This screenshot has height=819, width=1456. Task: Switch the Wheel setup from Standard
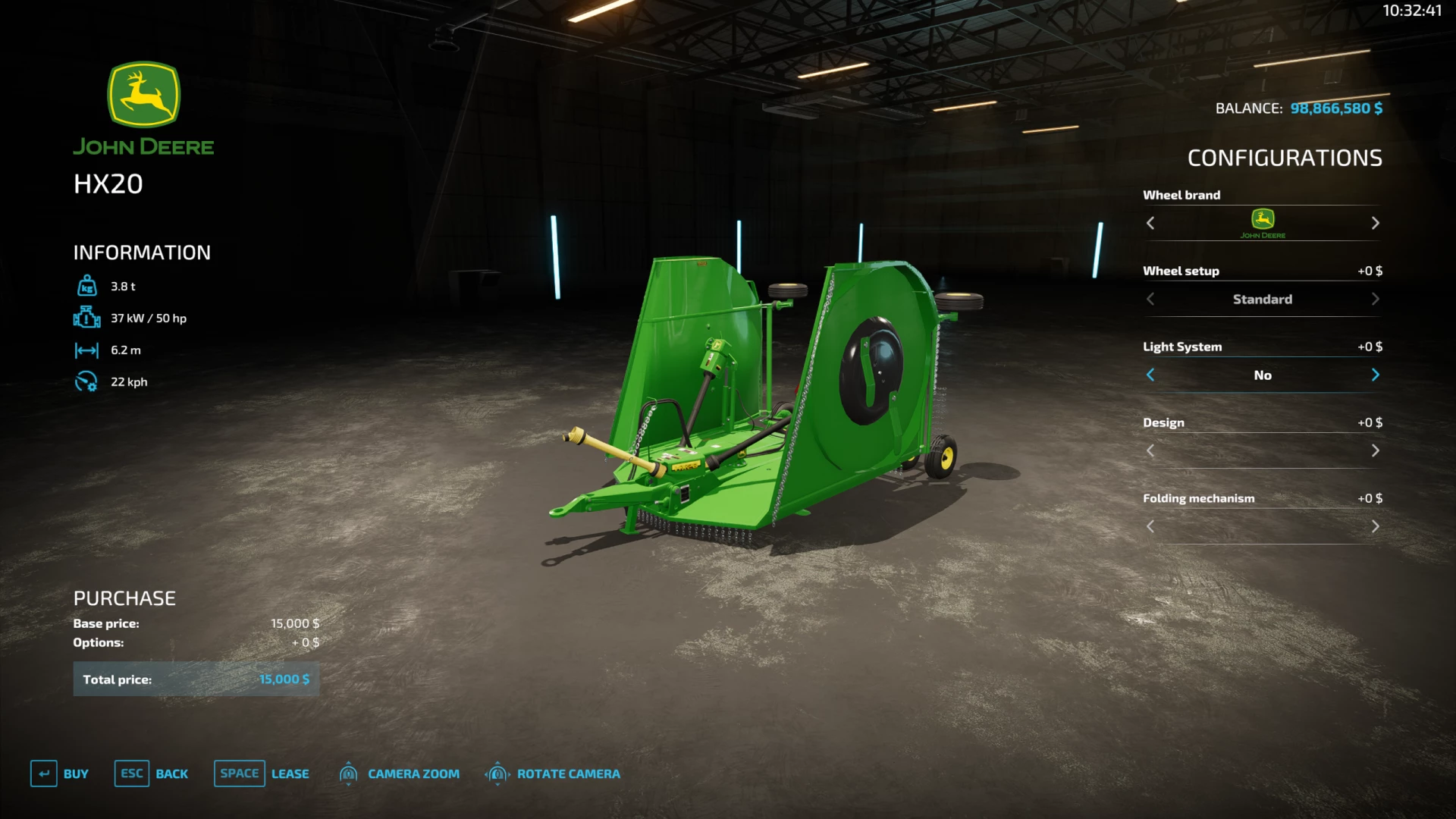click(1376, 299)
